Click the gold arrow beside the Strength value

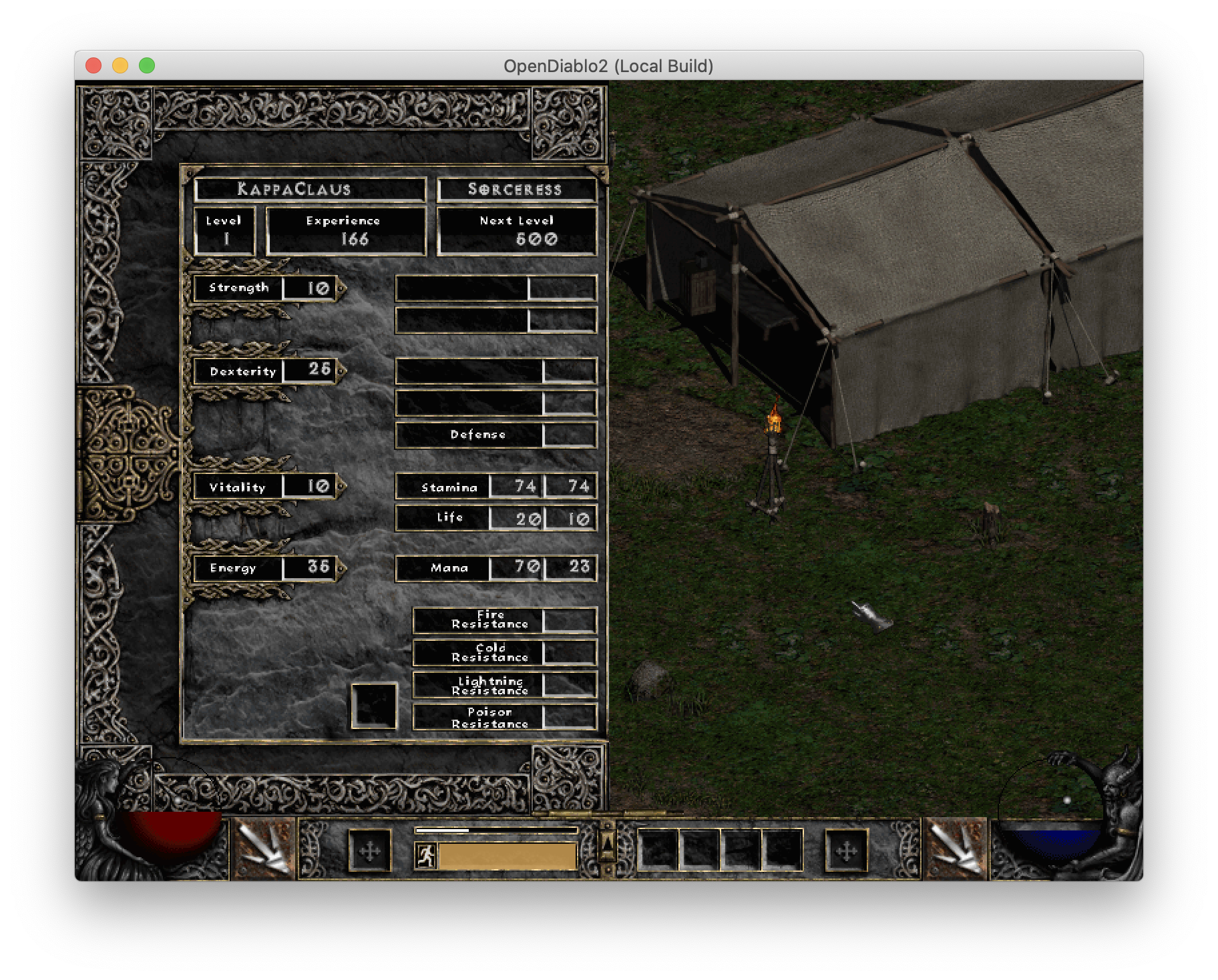click(341, 288)
